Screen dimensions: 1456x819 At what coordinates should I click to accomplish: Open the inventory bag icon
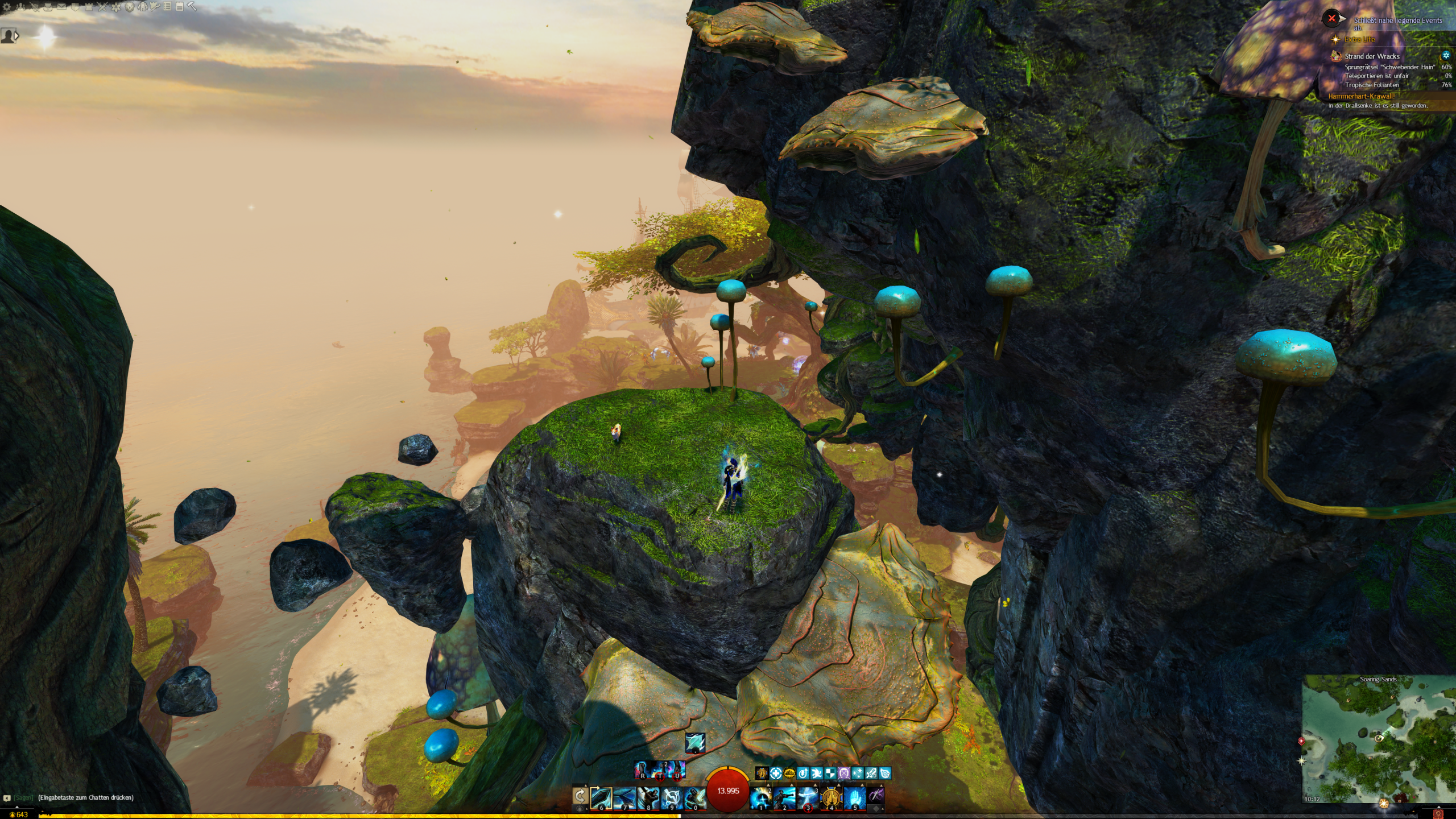(x=48, y=7)
